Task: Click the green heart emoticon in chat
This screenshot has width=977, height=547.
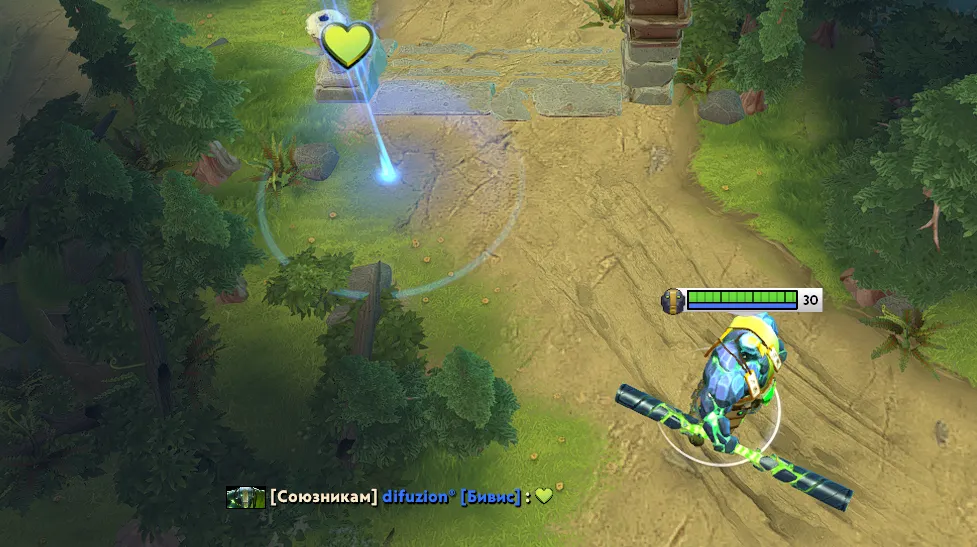Action: click(543, 495)
